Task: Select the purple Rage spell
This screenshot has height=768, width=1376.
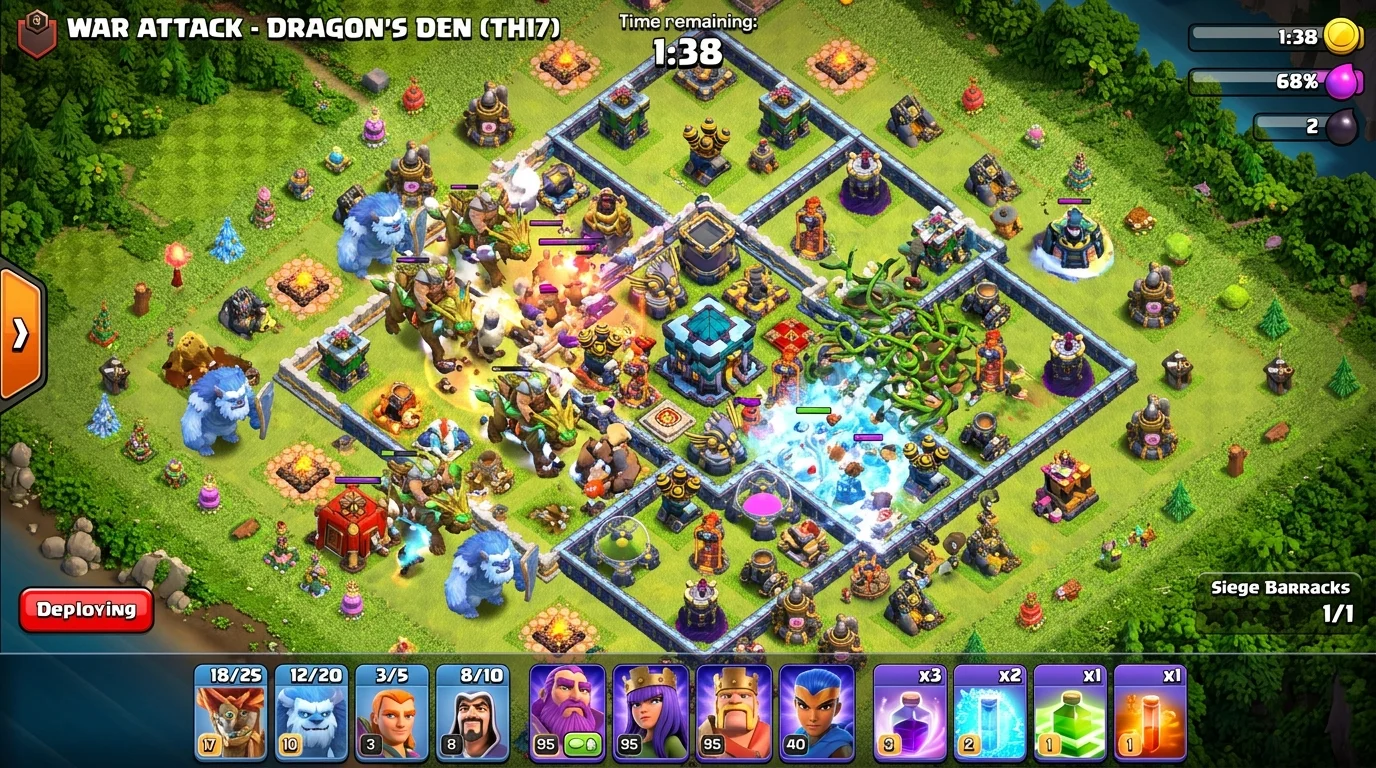Action: pos(910,712)
